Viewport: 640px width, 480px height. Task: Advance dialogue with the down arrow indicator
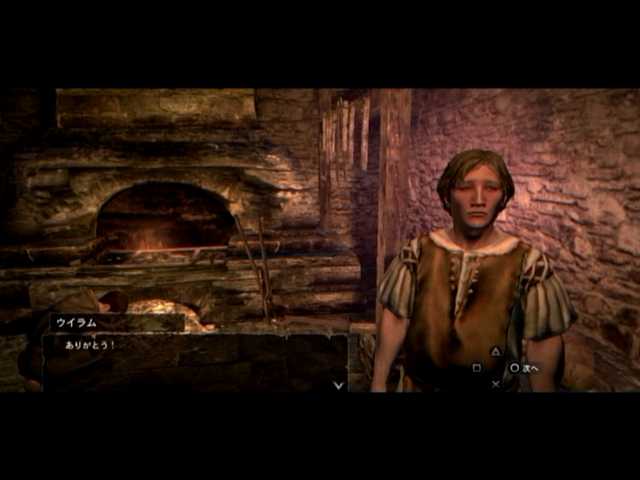338,383
